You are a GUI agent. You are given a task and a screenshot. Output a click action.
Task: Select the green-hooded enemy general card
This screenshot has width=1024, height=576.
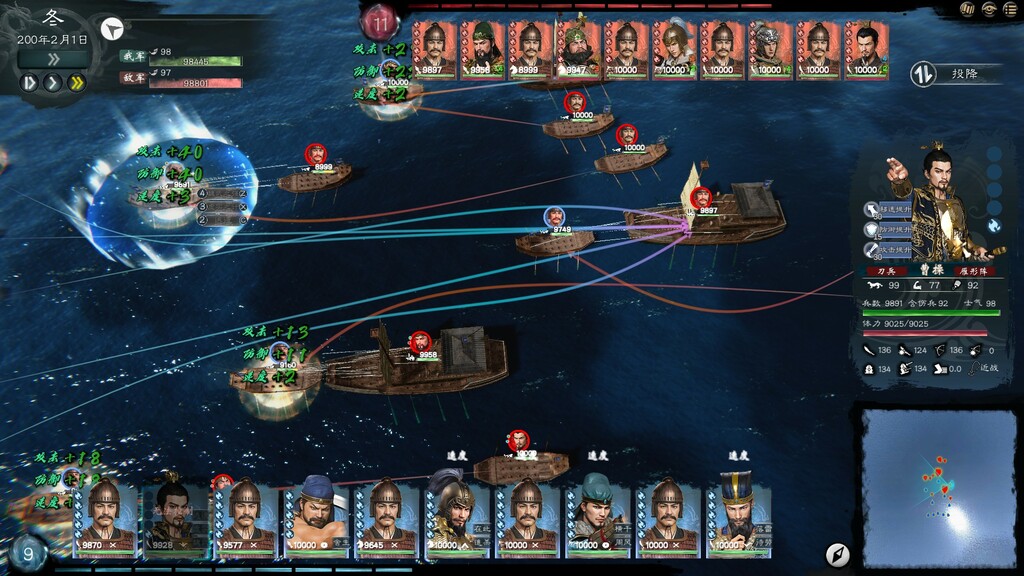tap(482, 50)
